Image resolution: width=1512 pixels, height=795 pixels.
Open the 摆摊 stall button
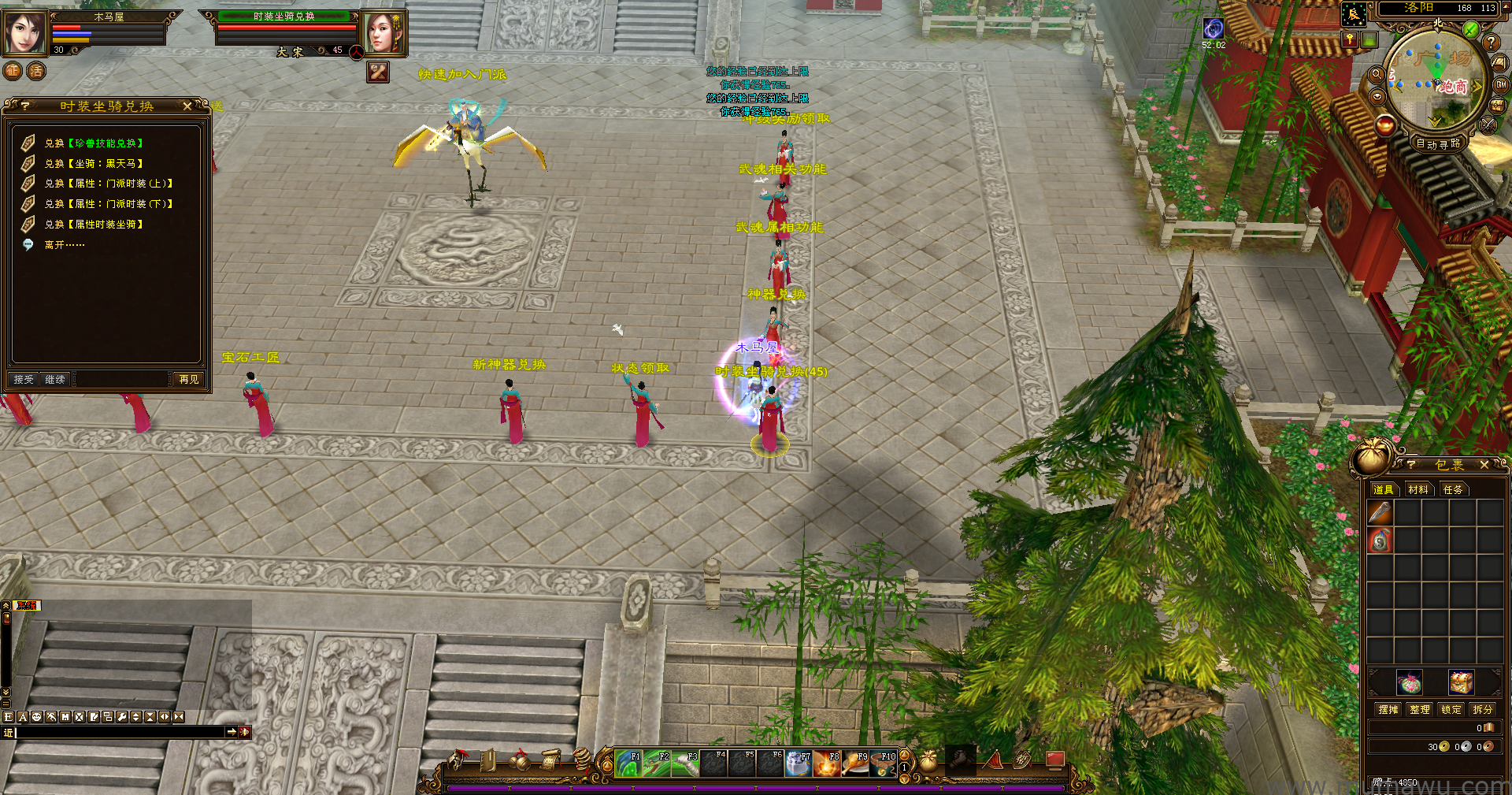pyautogui.click(x=1388, y=710)
